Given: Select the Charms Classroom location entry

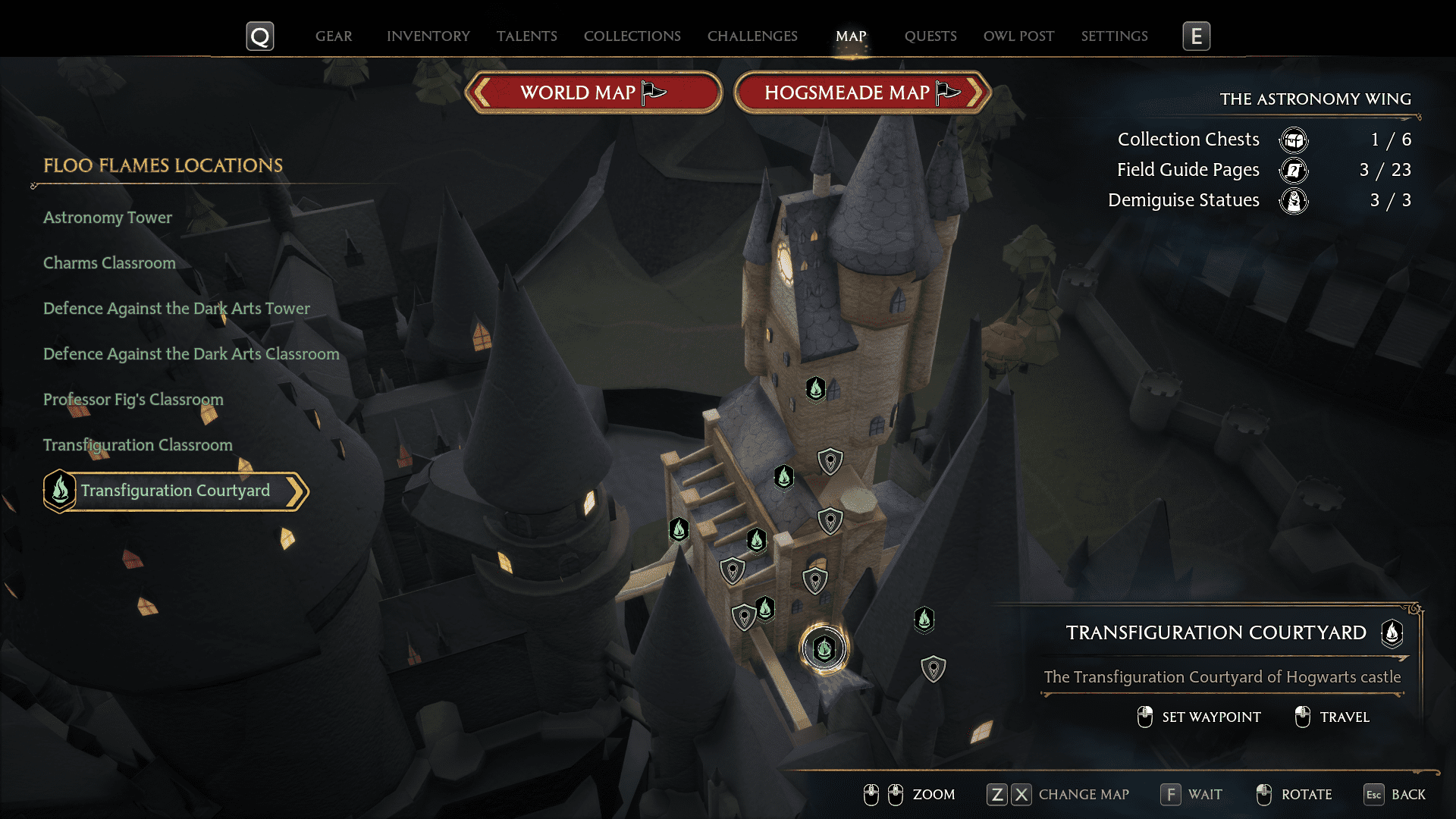Looking at the screenshot, I should coord(109,263).
